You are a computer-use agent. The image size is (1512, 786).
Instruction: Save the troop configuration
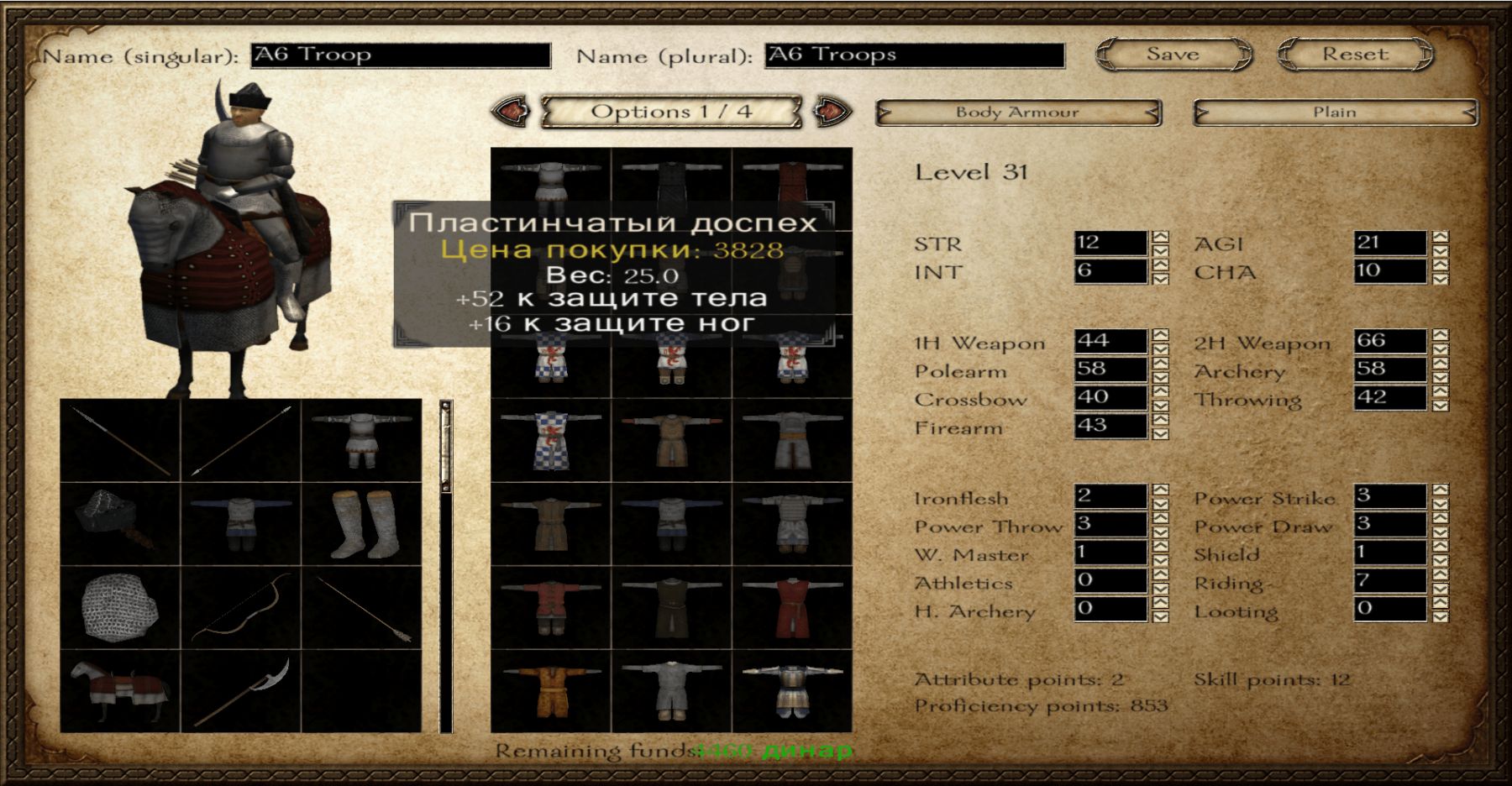click(x=1173, y=55)
